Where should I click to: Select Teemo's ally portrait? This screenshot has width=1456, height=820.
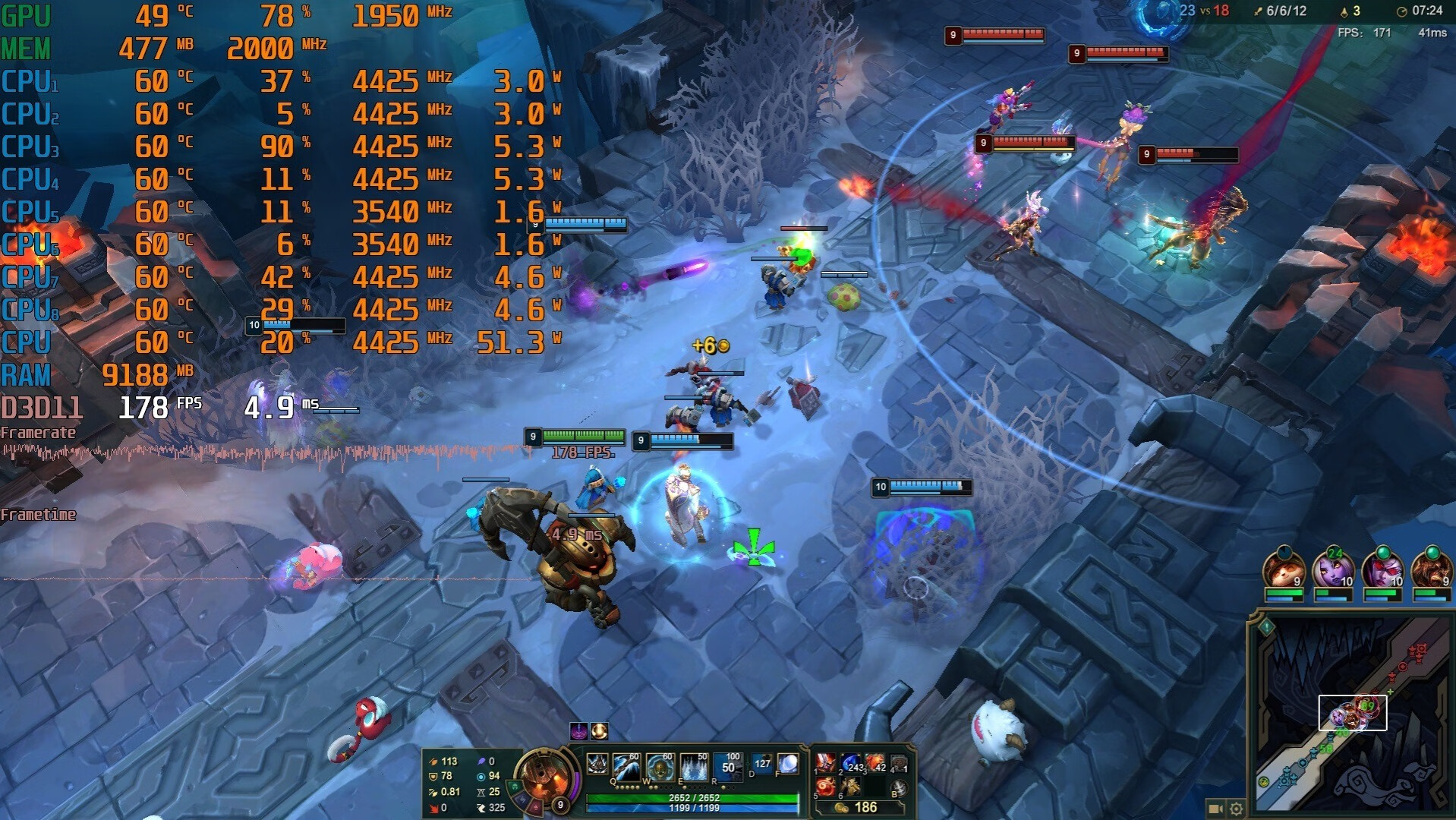tap(1284, 569)
